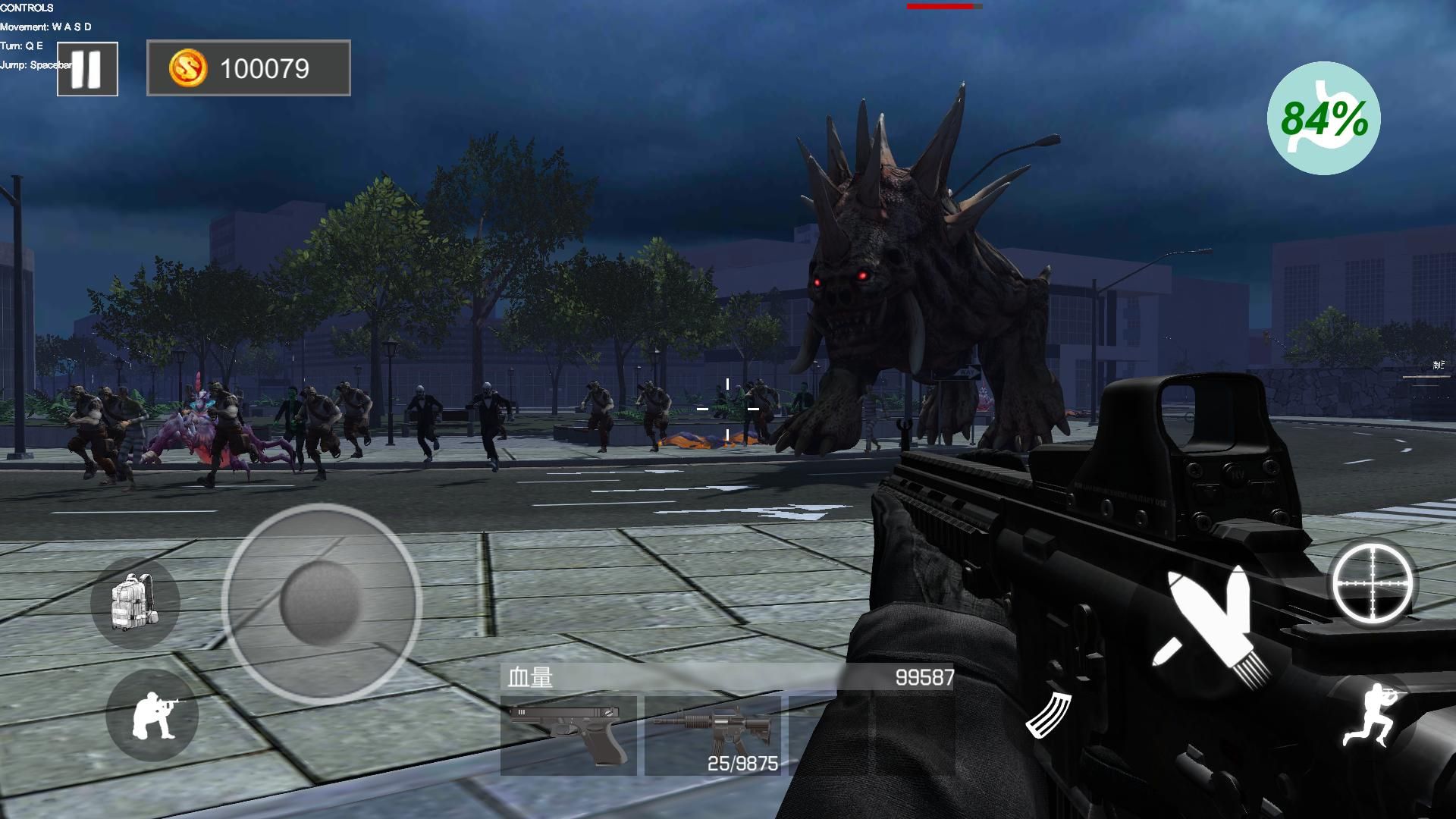1456x819 pixels.
Task: Tap the 84% stomach hunger indicator
Action: [x=1323, y=118]
